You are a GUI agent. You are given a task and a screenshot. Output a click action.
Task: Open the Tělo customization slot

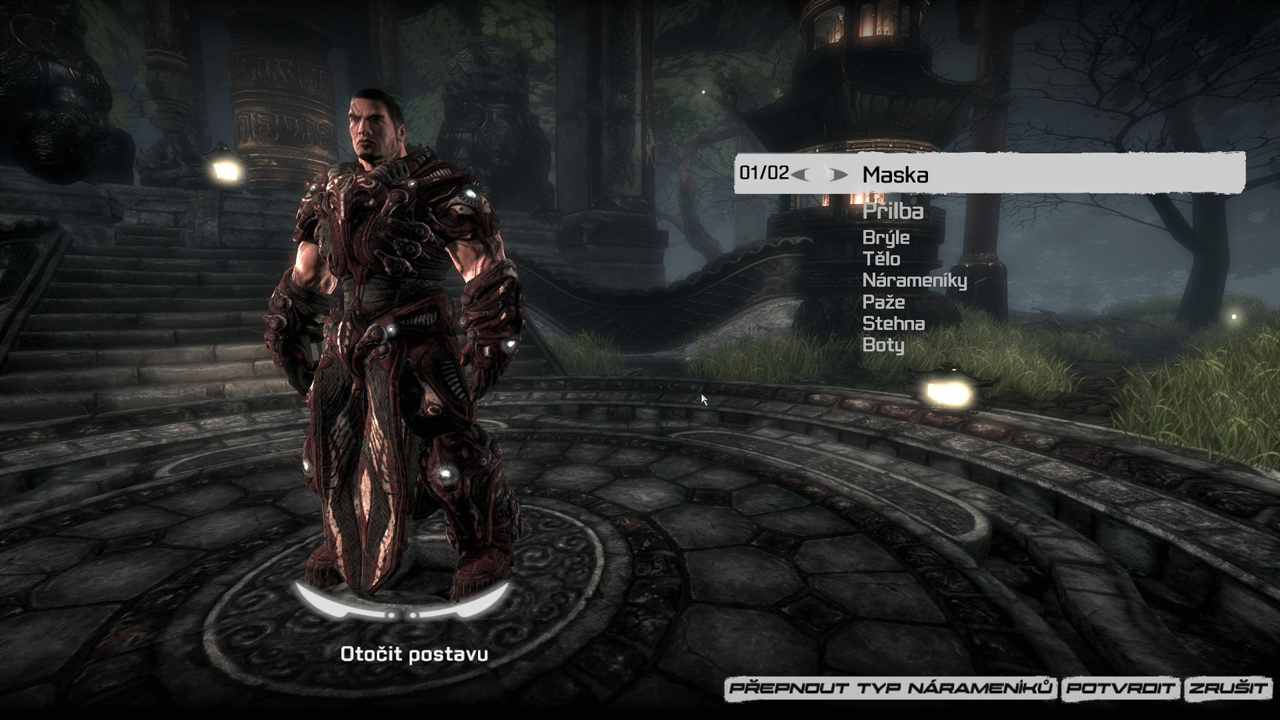click(x=881, y=258)
